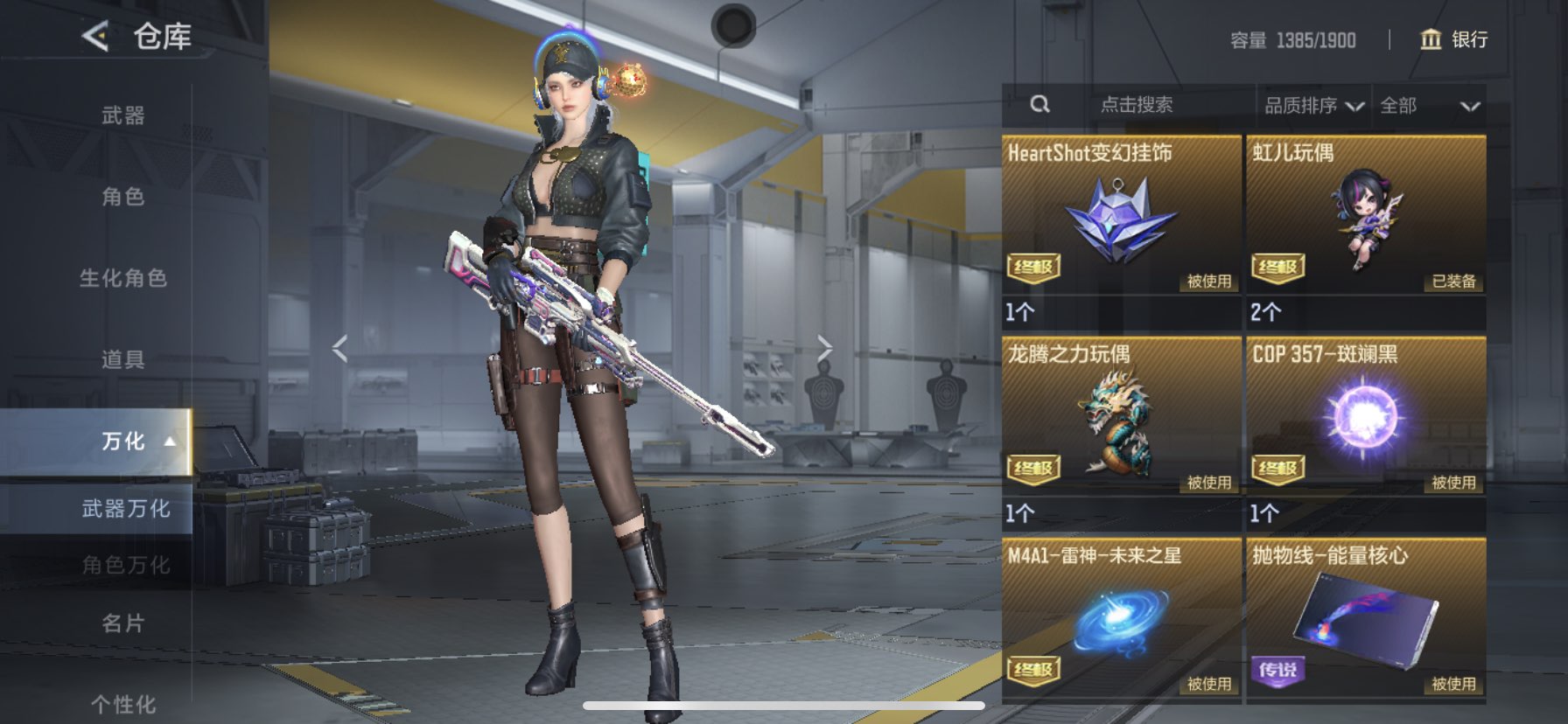Open the 个性化 category
1568x724 pixels.
122,704
